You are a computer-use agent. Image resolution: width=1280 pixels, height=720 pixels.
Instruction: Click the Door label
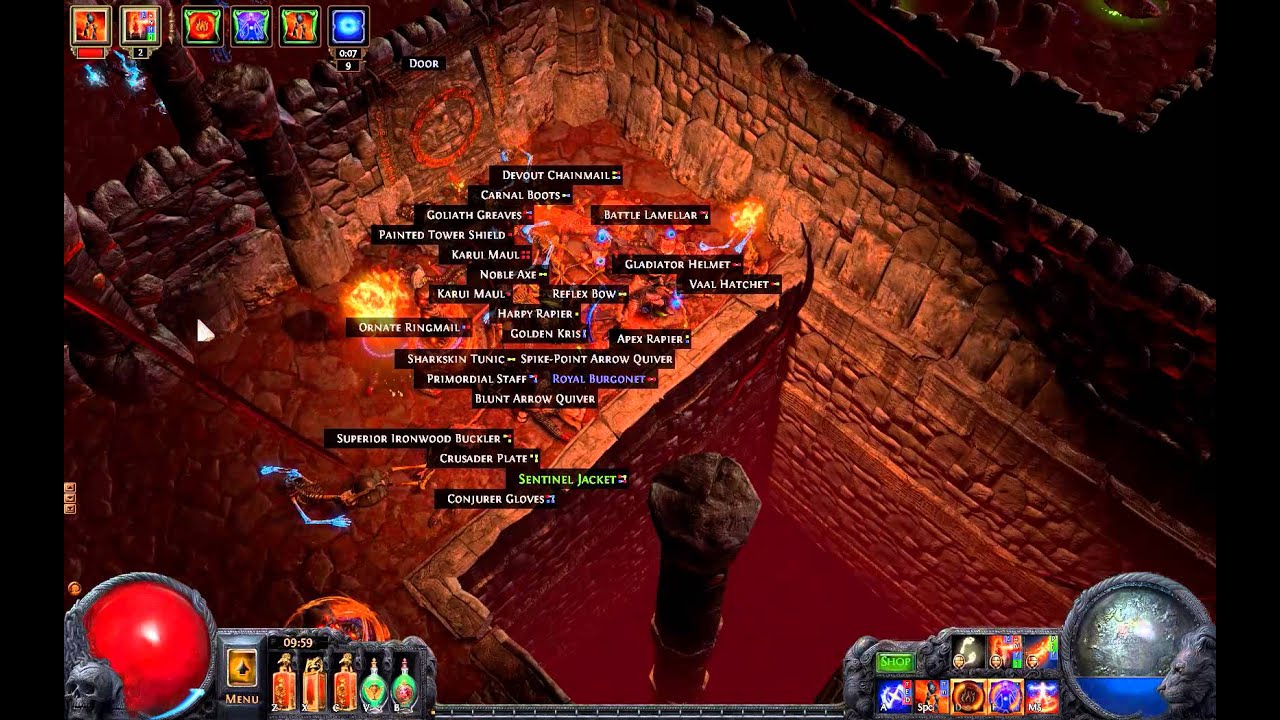pos(424,63)
